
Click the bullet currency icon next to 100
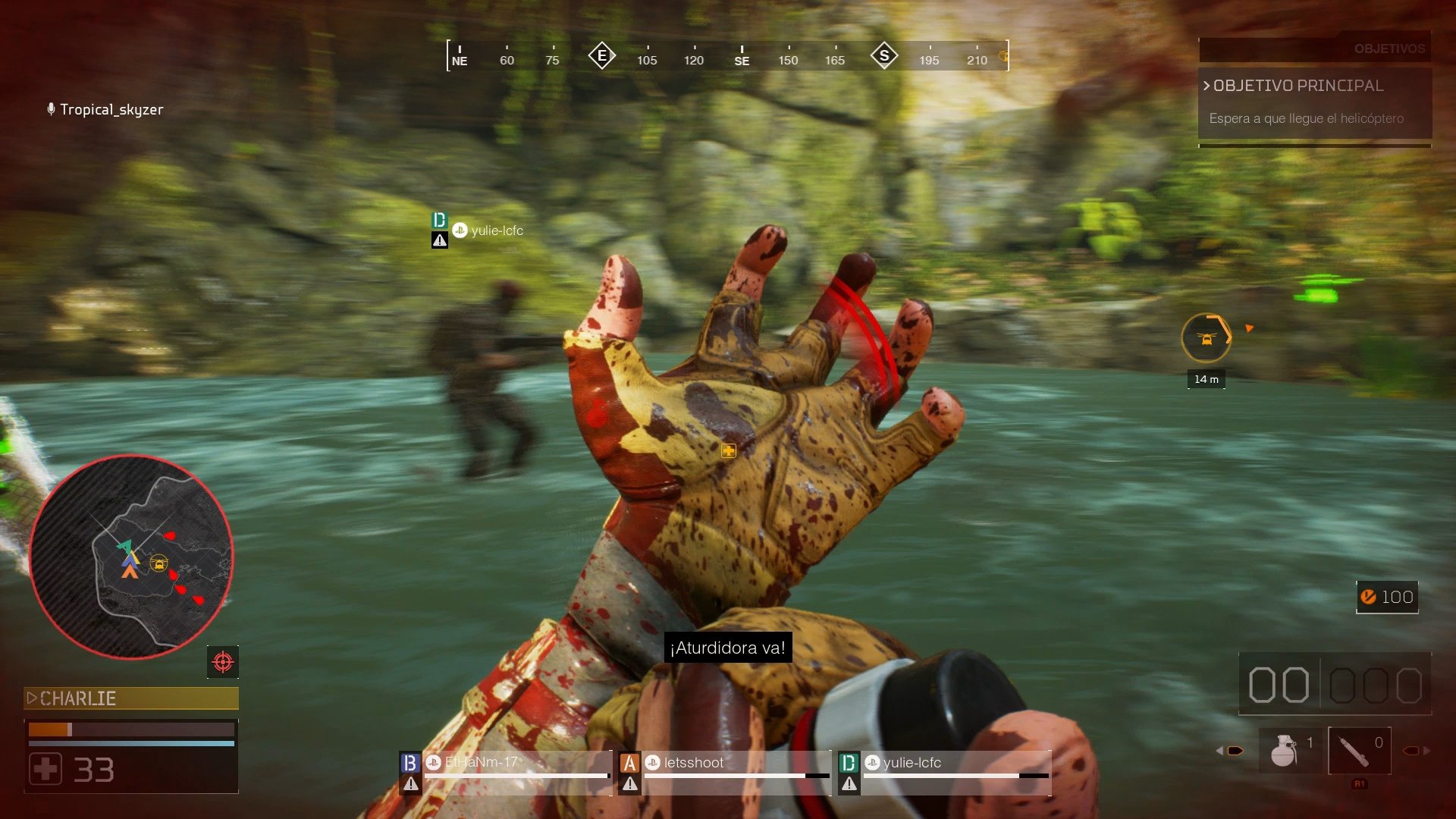1367,597
